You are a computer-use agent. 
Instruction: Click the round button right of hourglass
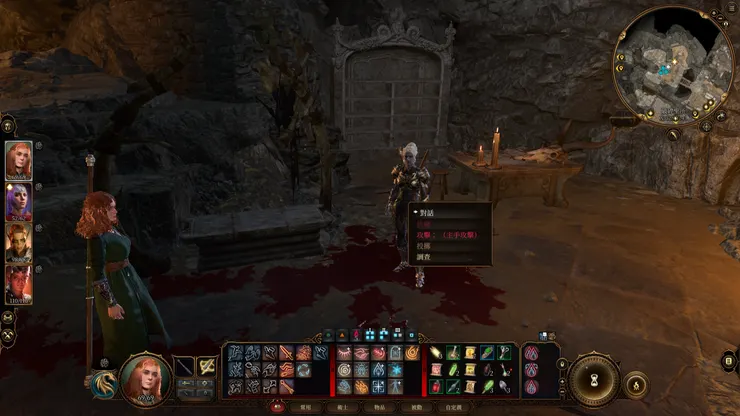[x=636, y=384]
